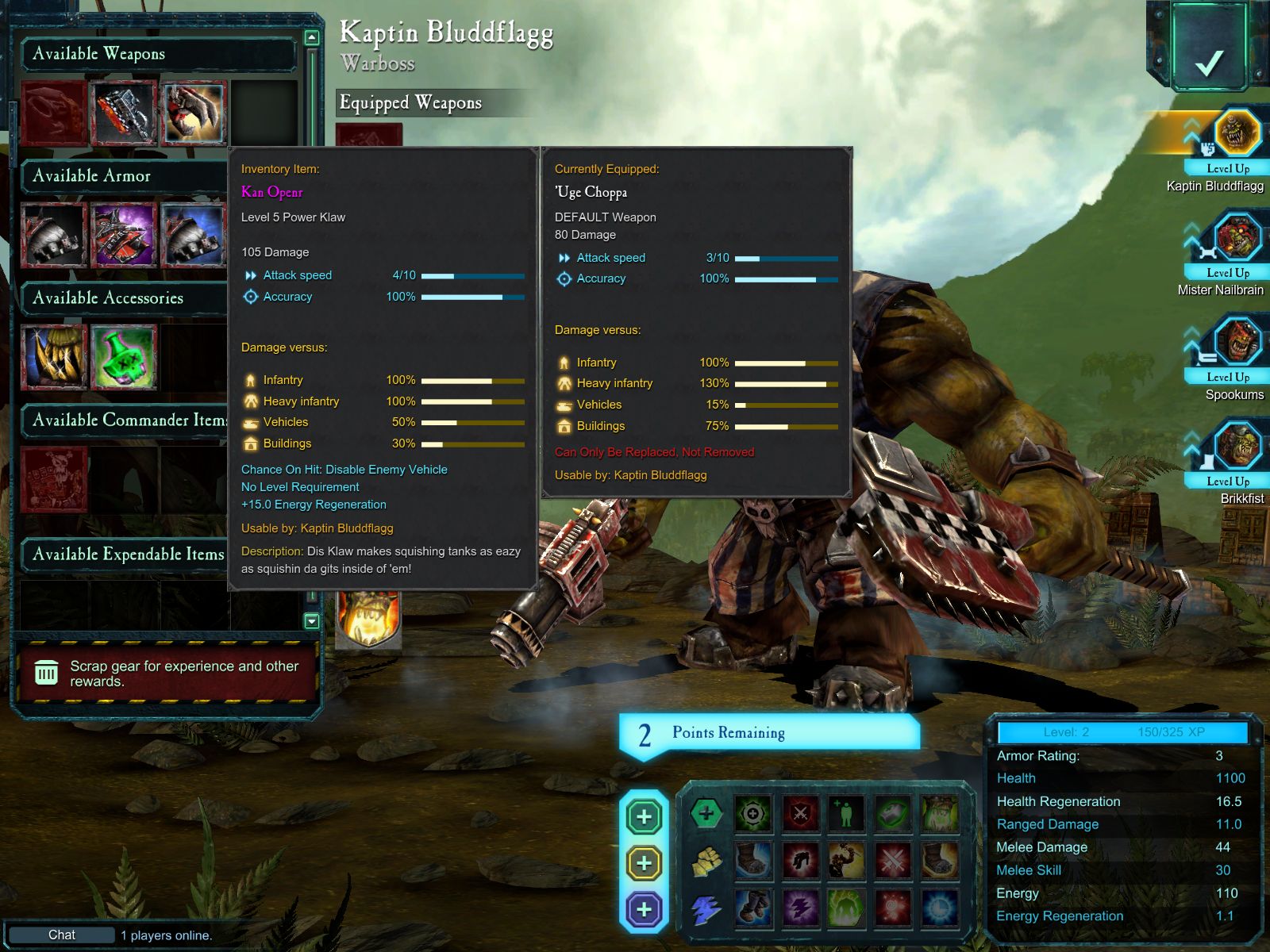
Task: Open the scrap gear for experience option
Action: tap(167, 674)
